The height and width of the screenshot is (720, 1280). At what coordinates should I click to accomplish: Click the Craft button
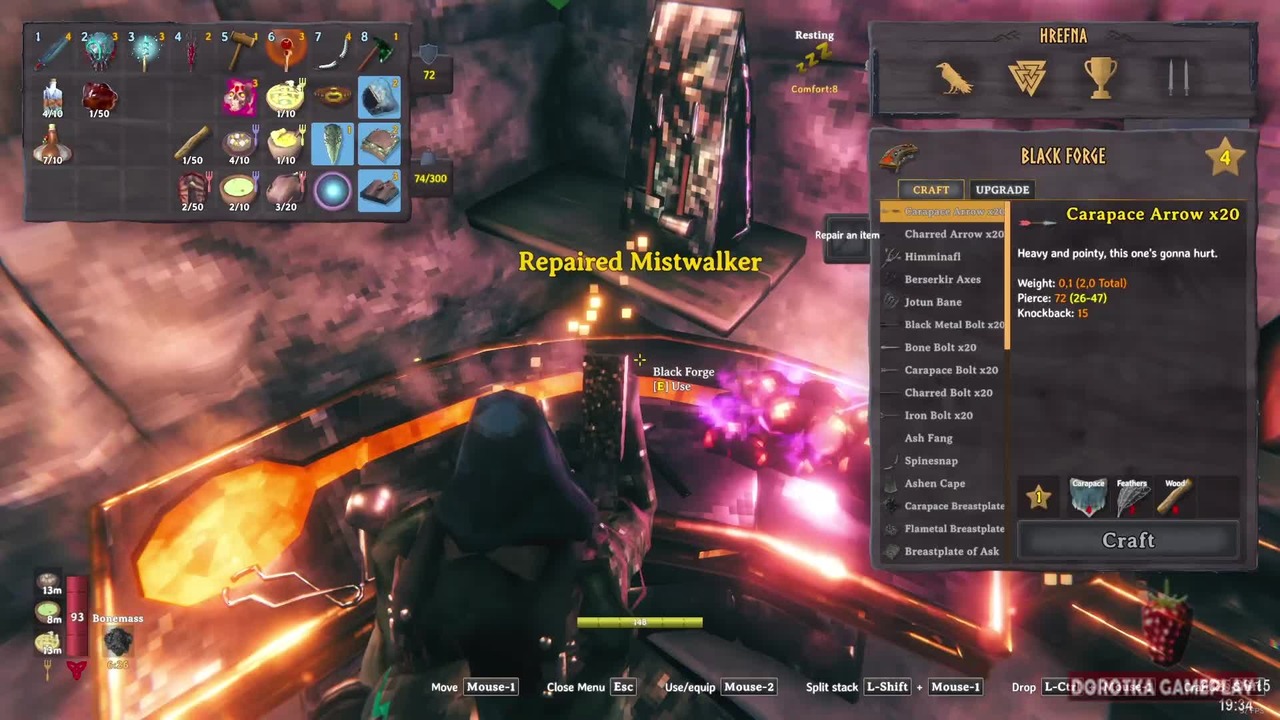pos(1128,540)
